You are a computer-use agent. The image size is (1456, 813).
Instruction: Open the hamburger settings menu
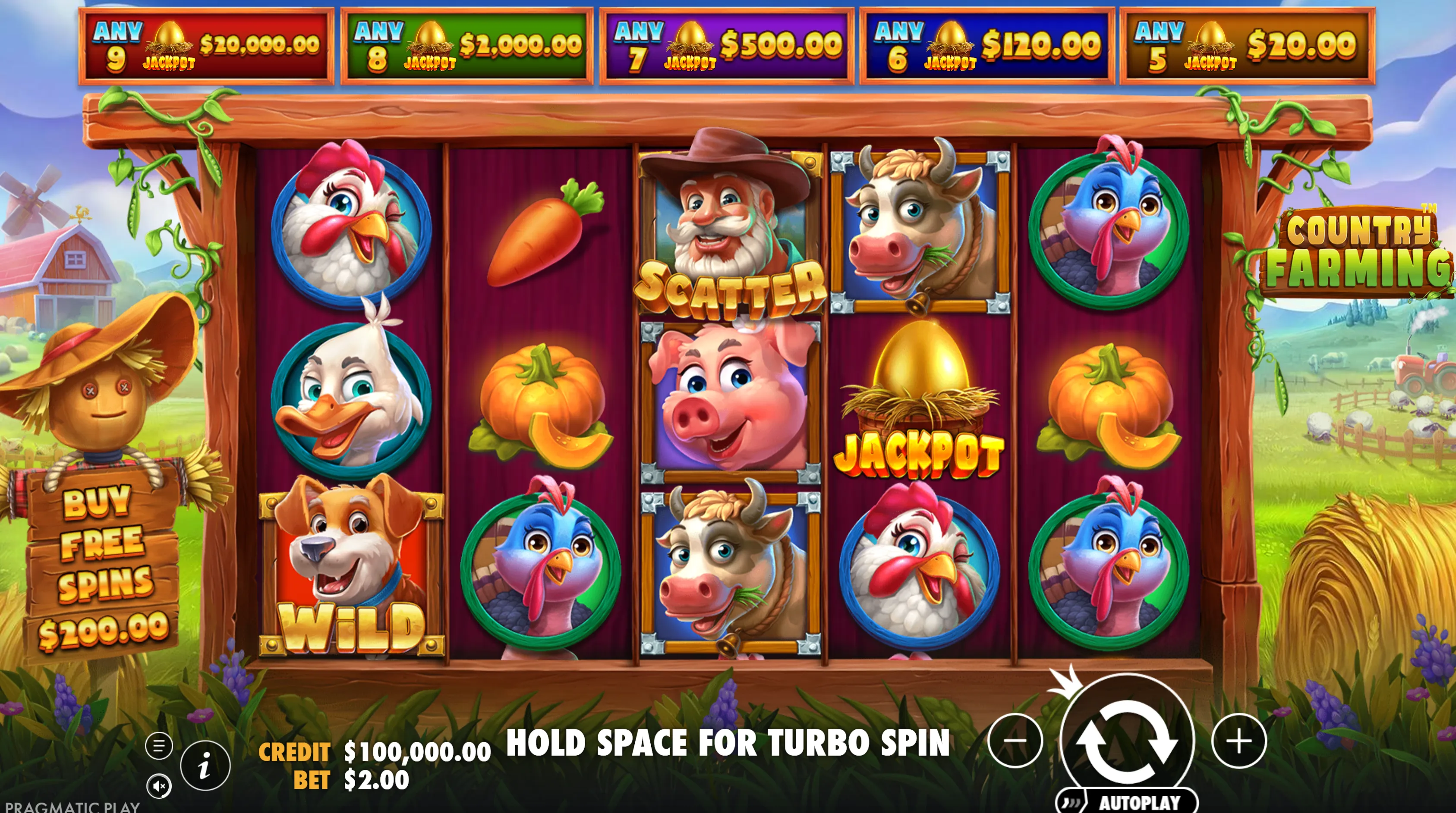159,746
